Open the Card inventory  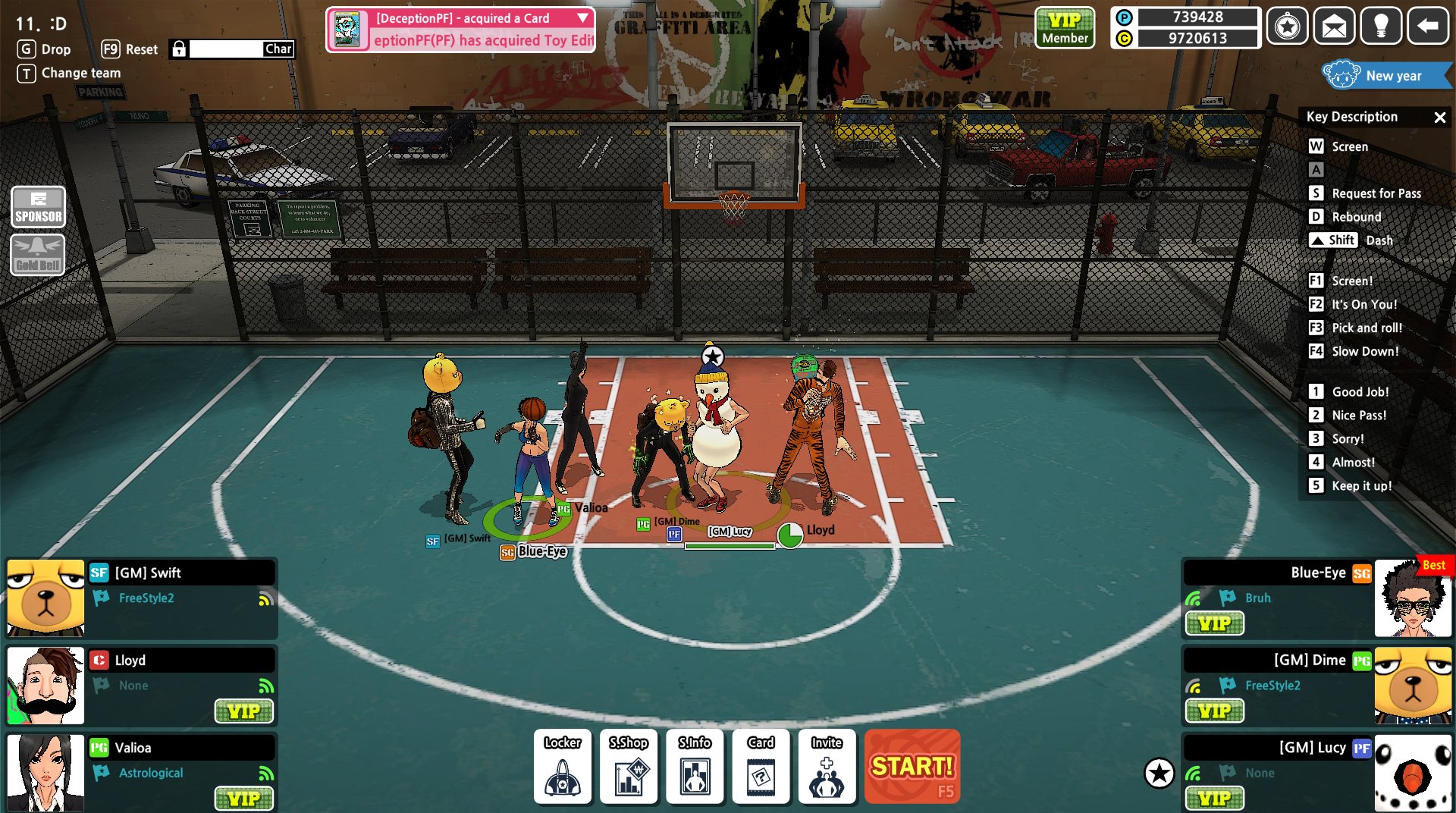(761, 766)
